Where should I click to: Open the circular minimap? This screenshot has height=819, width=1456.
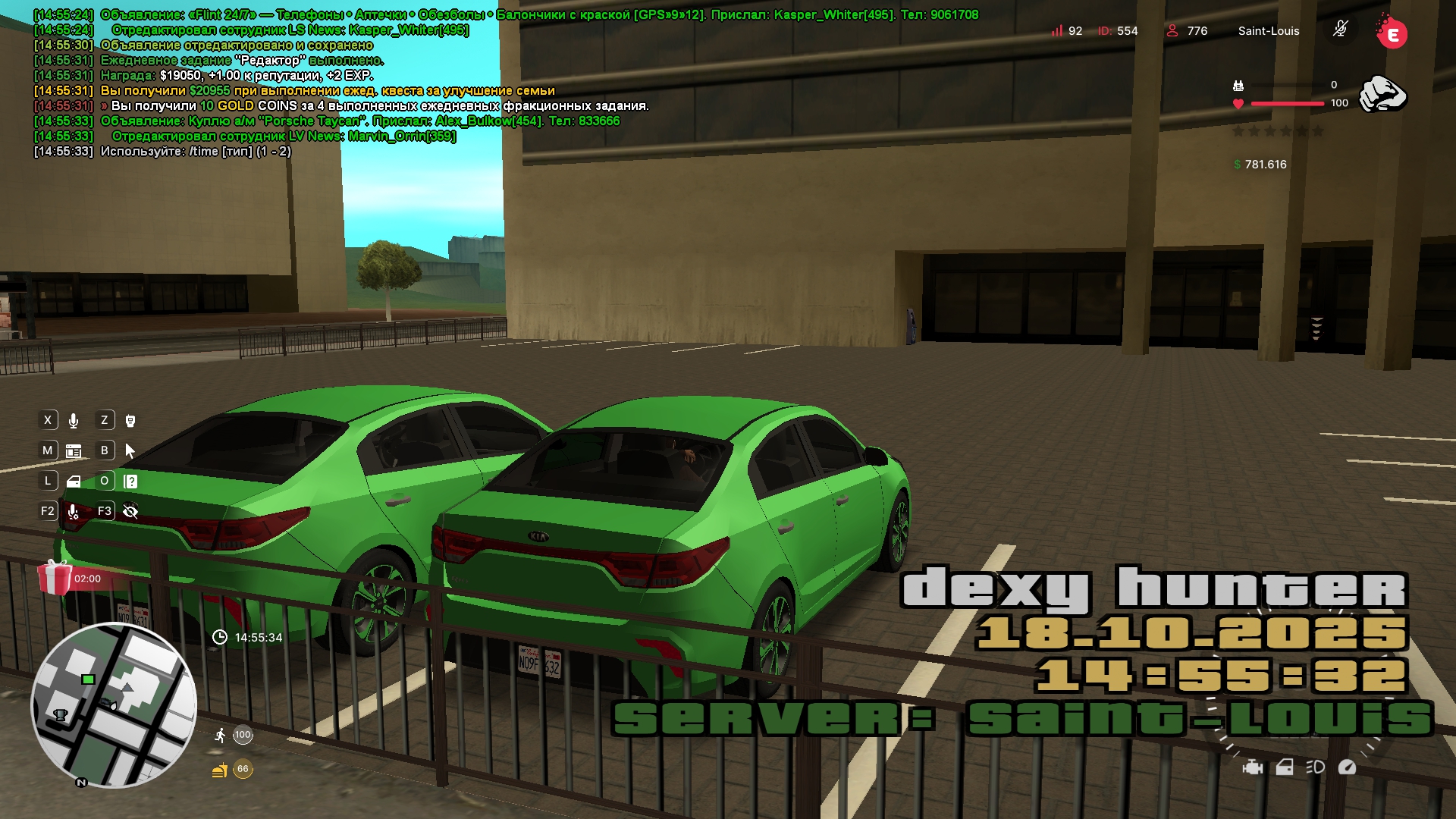[x=114, y=705]
